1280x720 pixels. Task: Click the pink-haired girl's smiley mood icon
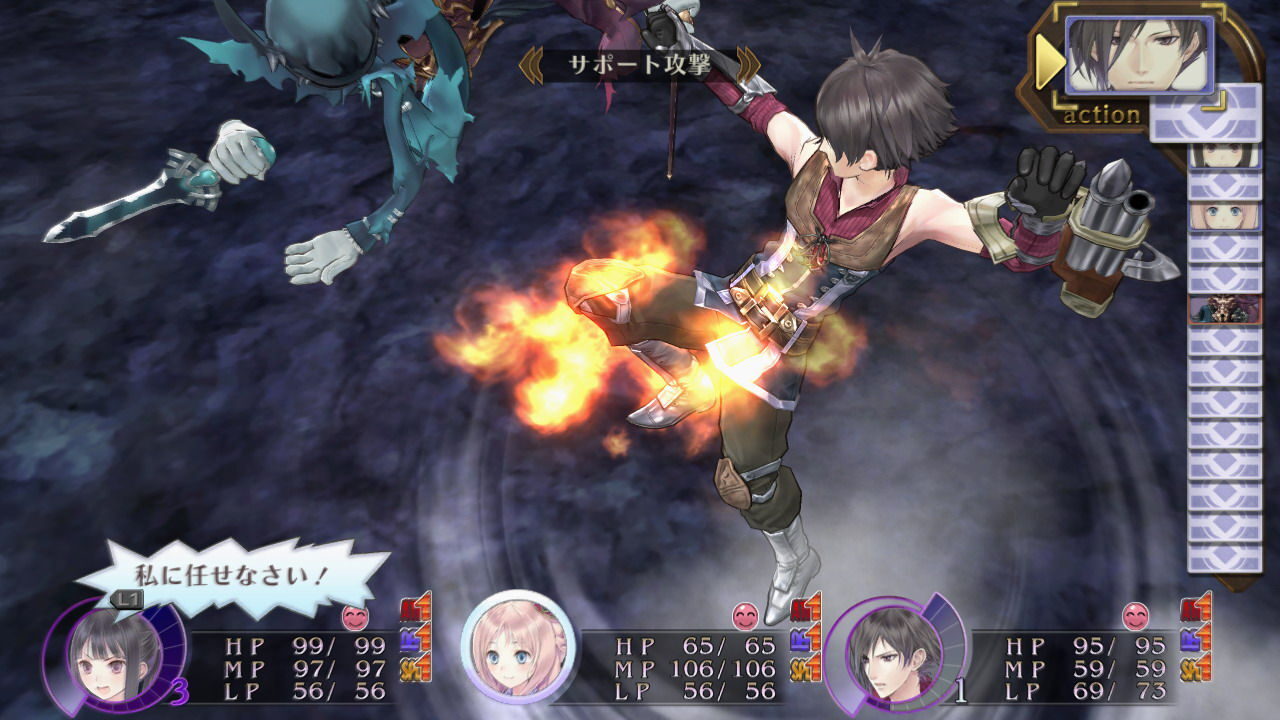[x=744, y=617]
